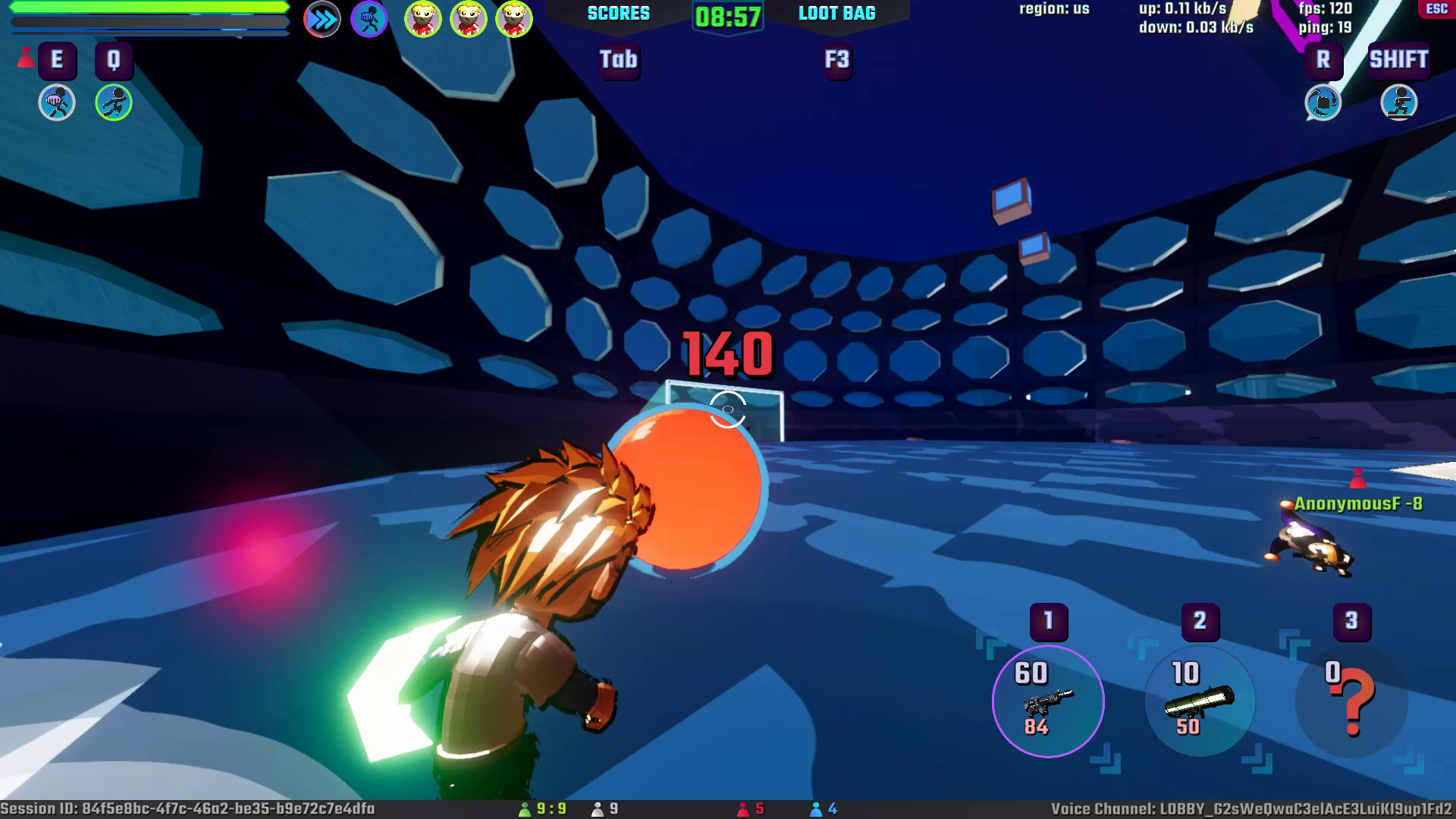Select the dash/speed boost ability icon

(322, 19)
